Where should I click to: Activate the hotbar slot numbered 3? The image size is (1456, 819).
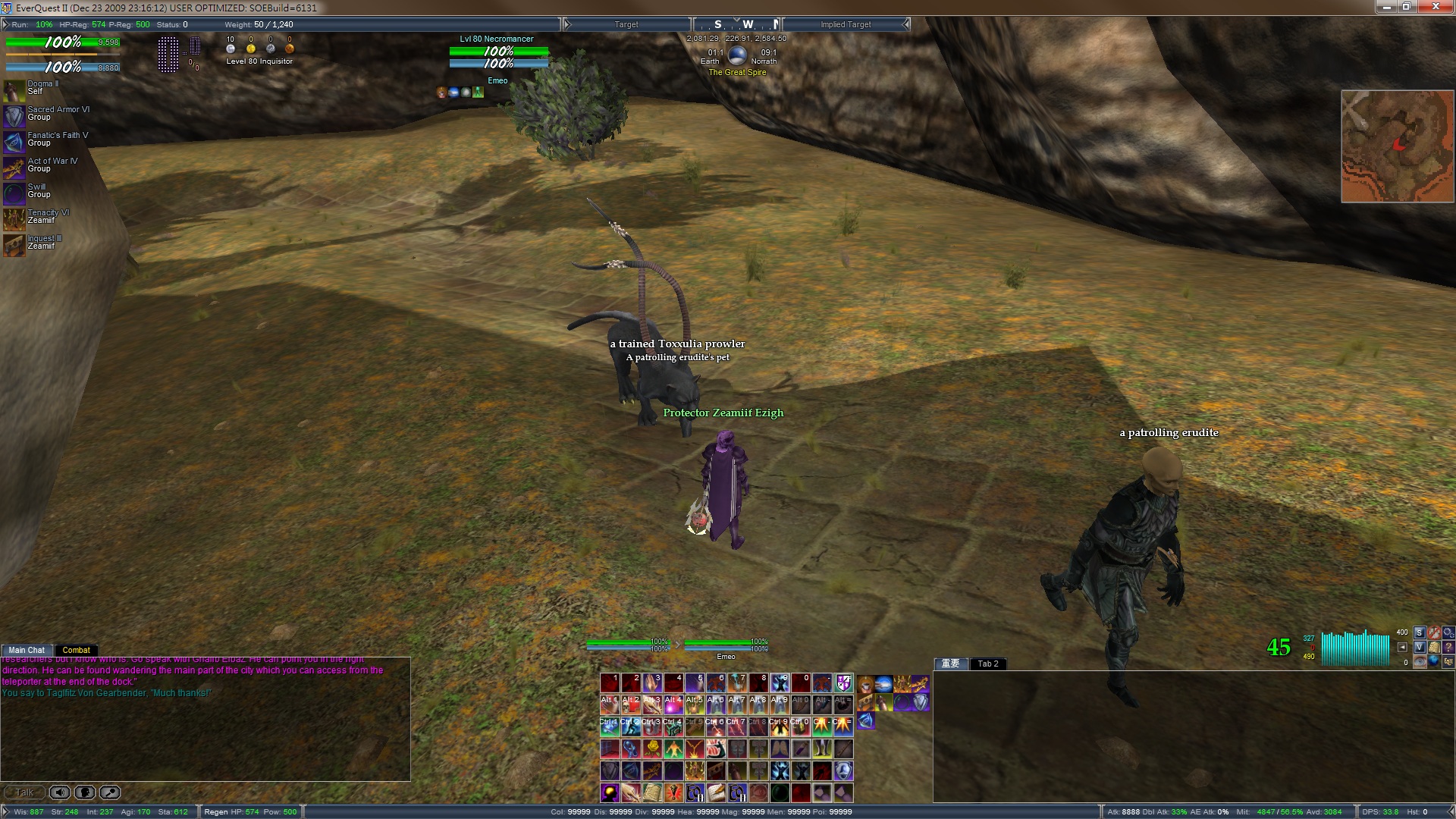tap(652, 683)
